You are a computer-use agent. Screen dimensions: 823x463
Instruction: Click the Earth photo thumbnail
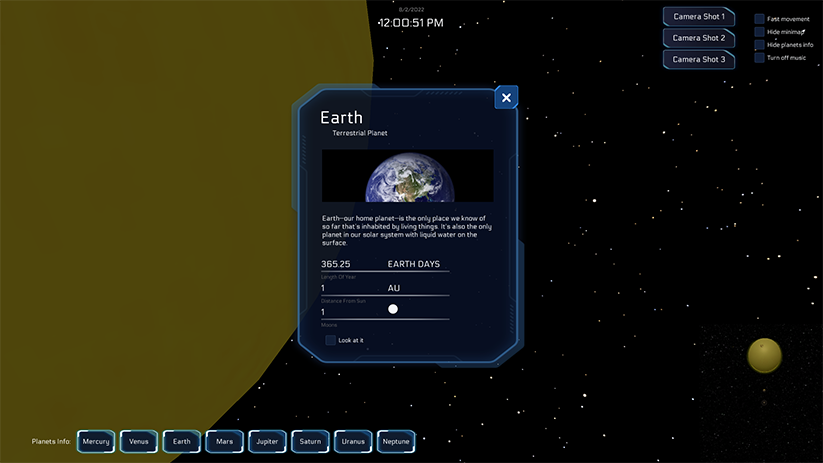407,176
